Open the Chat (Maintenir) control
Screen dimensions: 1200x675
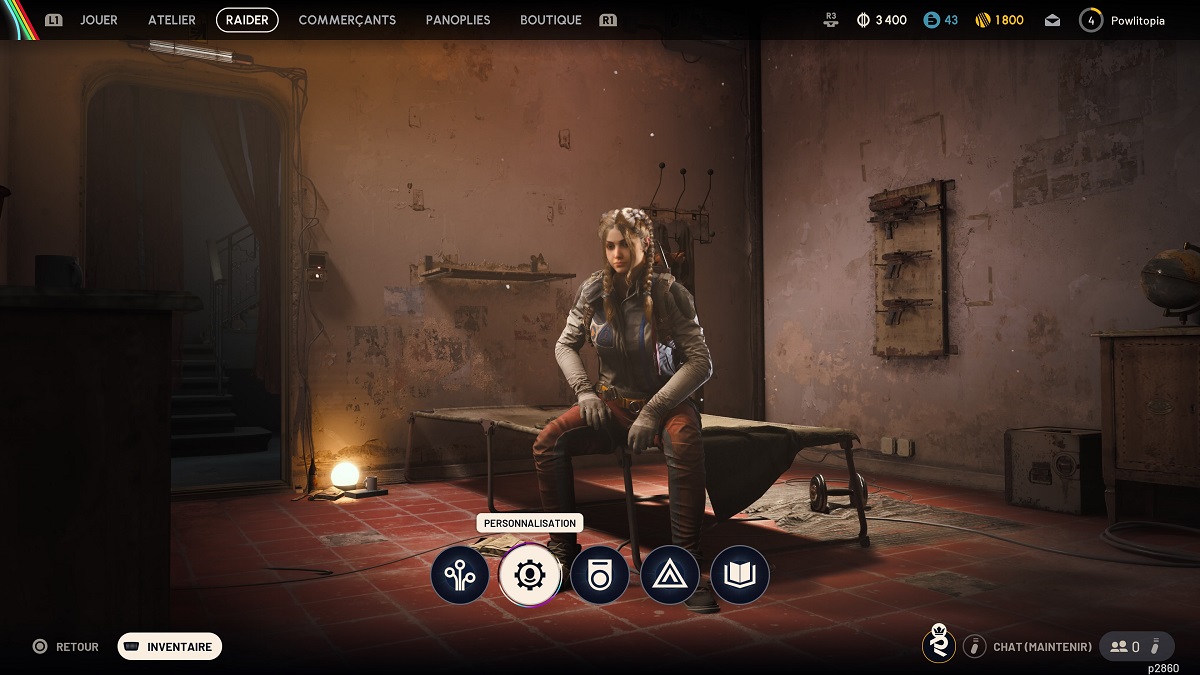coord(1029,647)
